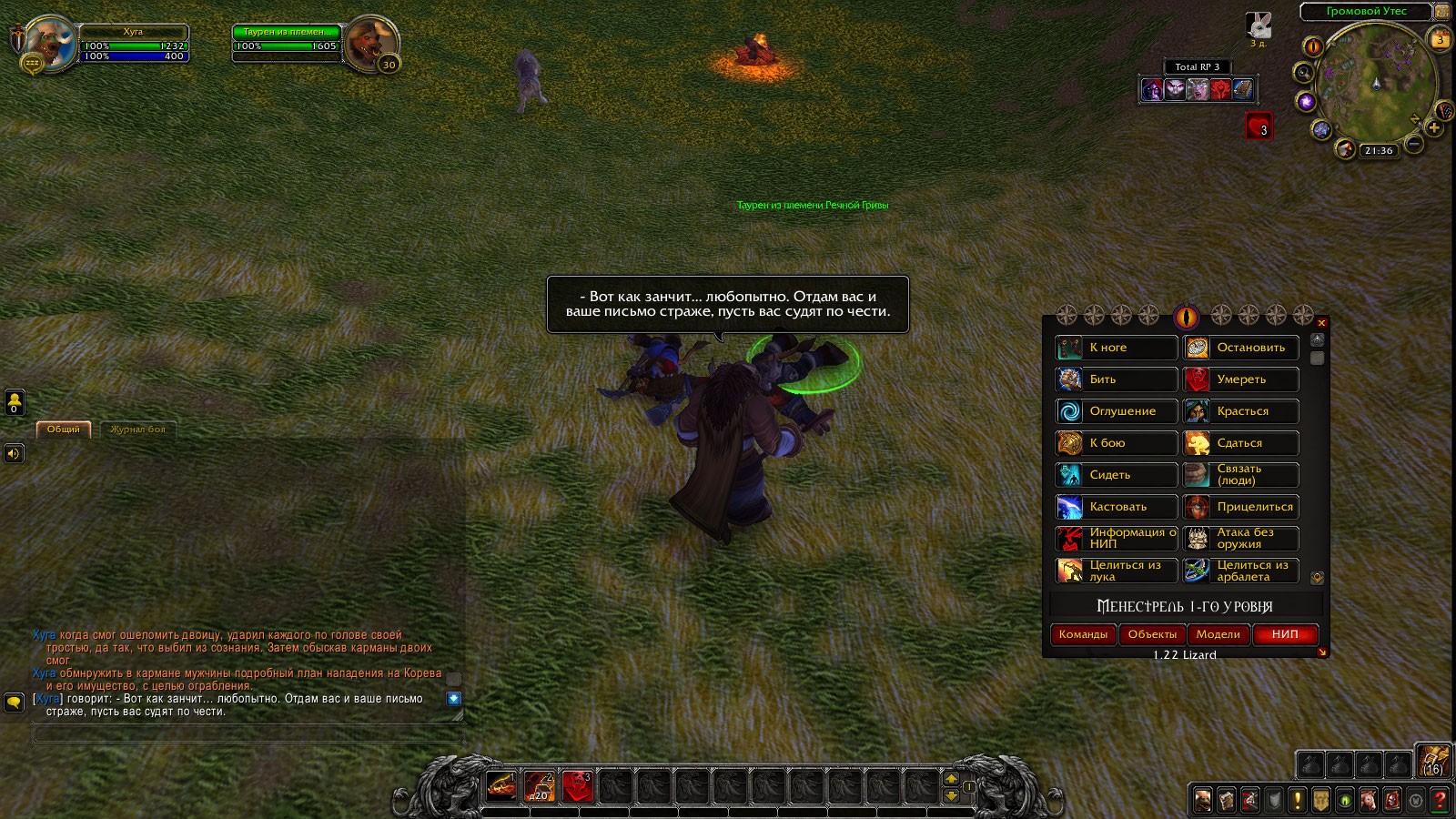Switch to the "НИП" tab
1456x819 pixels.
(1285, 634)
